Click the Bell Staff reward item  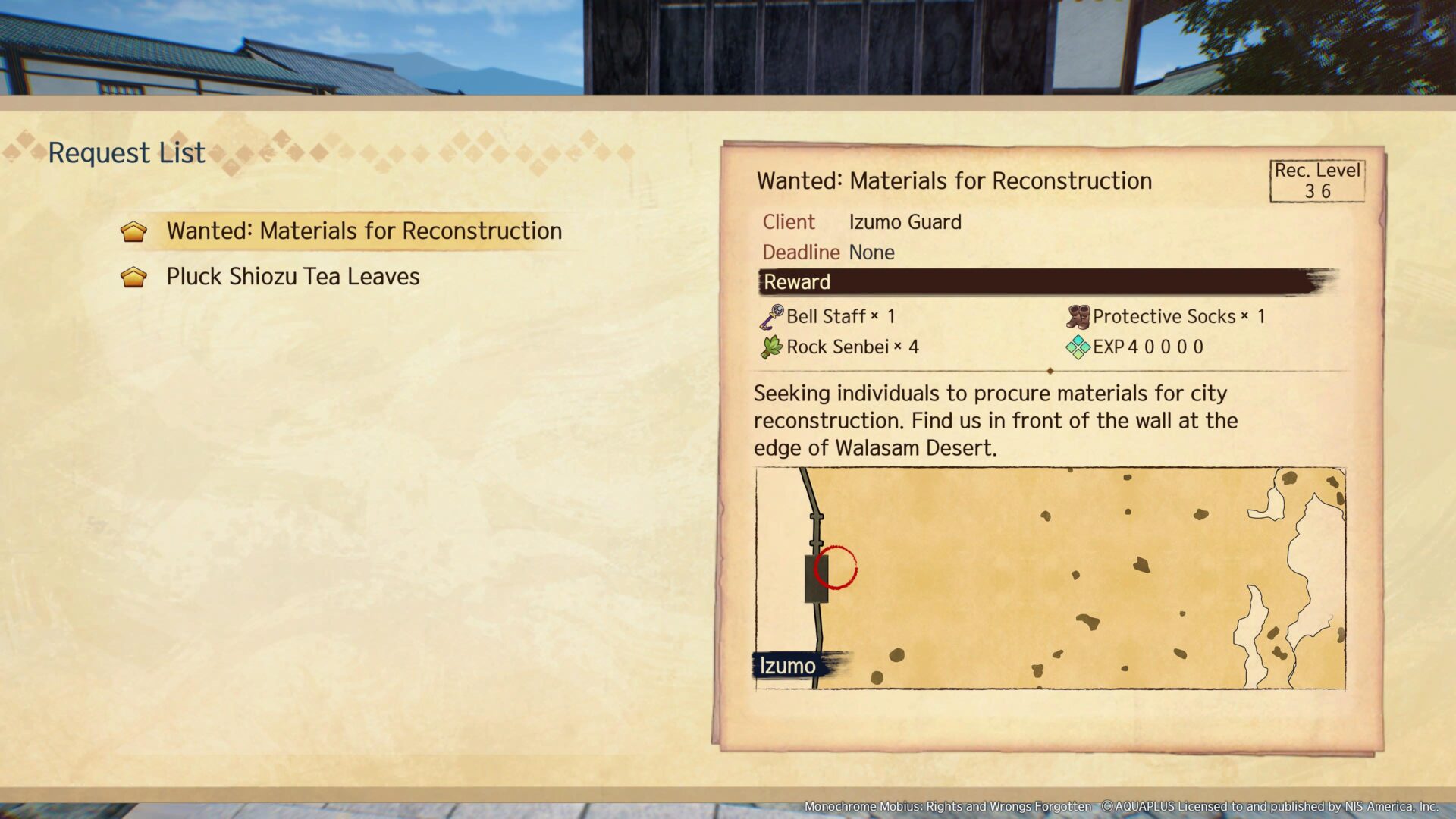coord(830,316)
